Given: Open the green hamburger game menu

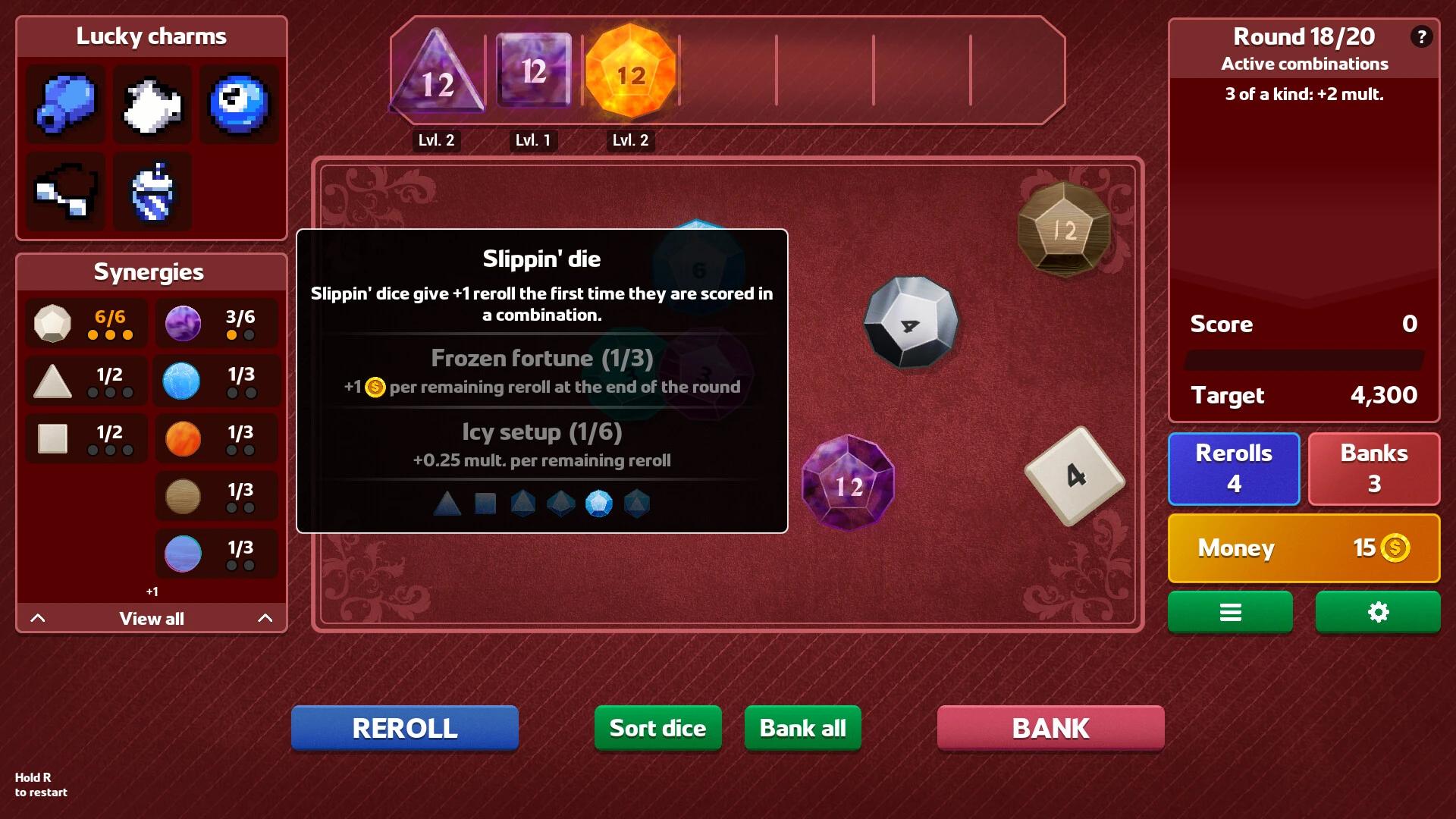Looking at the screenshot, I should coord(1230,612).
